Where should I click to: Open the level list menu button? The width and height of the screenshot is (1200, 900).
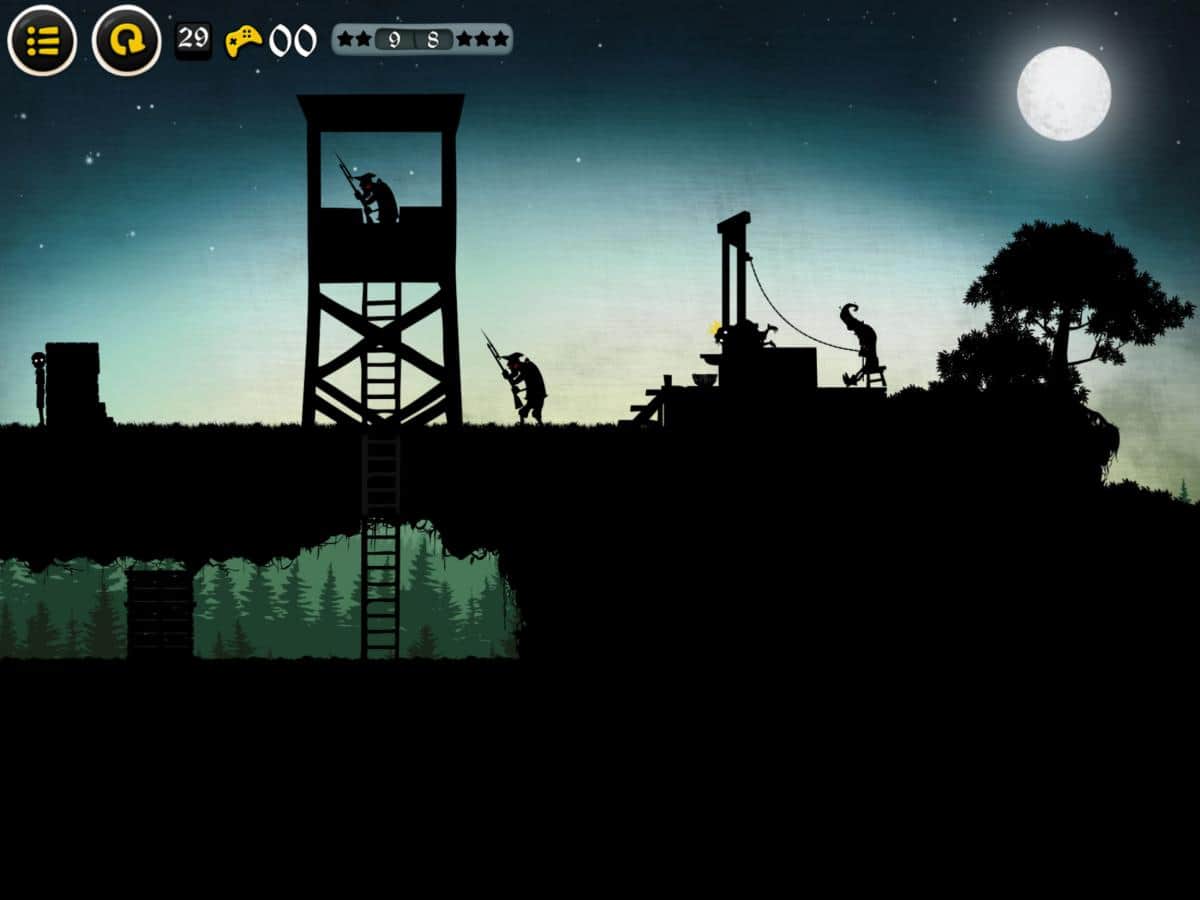(x=42, y=41)
